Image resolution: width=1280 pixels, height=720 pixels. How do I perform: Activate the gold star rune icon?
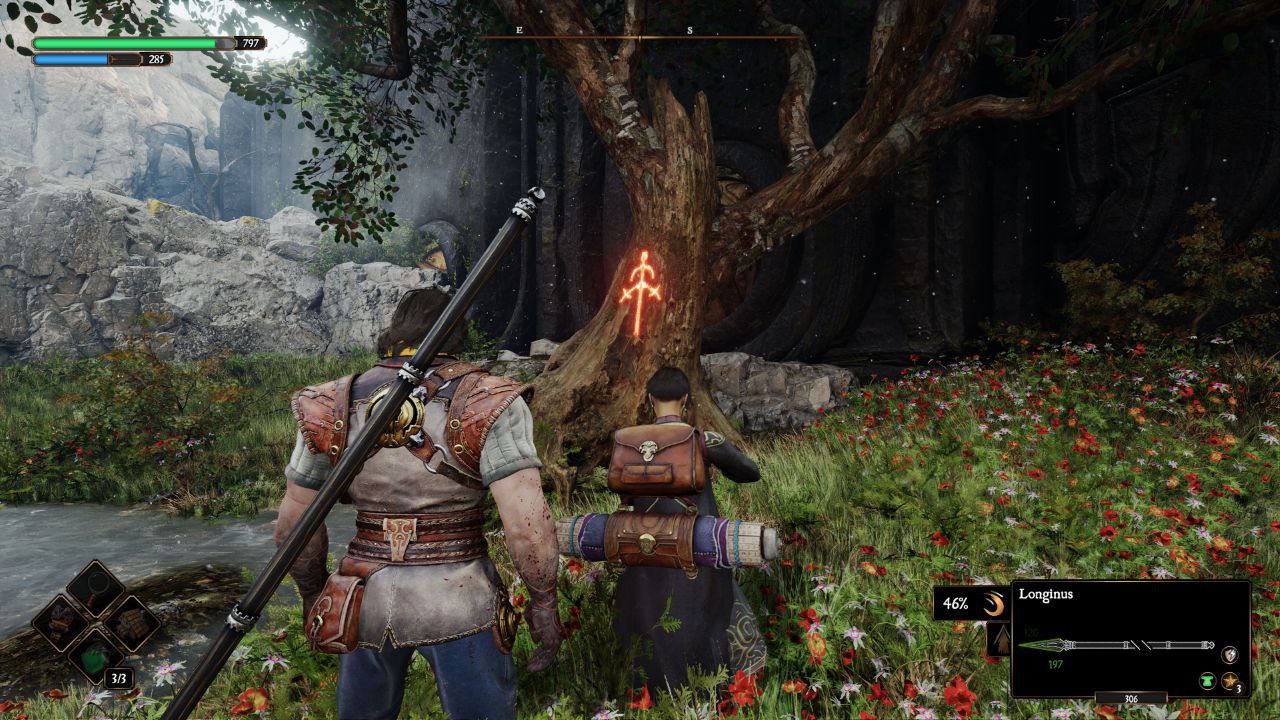tap(1230, 681)
